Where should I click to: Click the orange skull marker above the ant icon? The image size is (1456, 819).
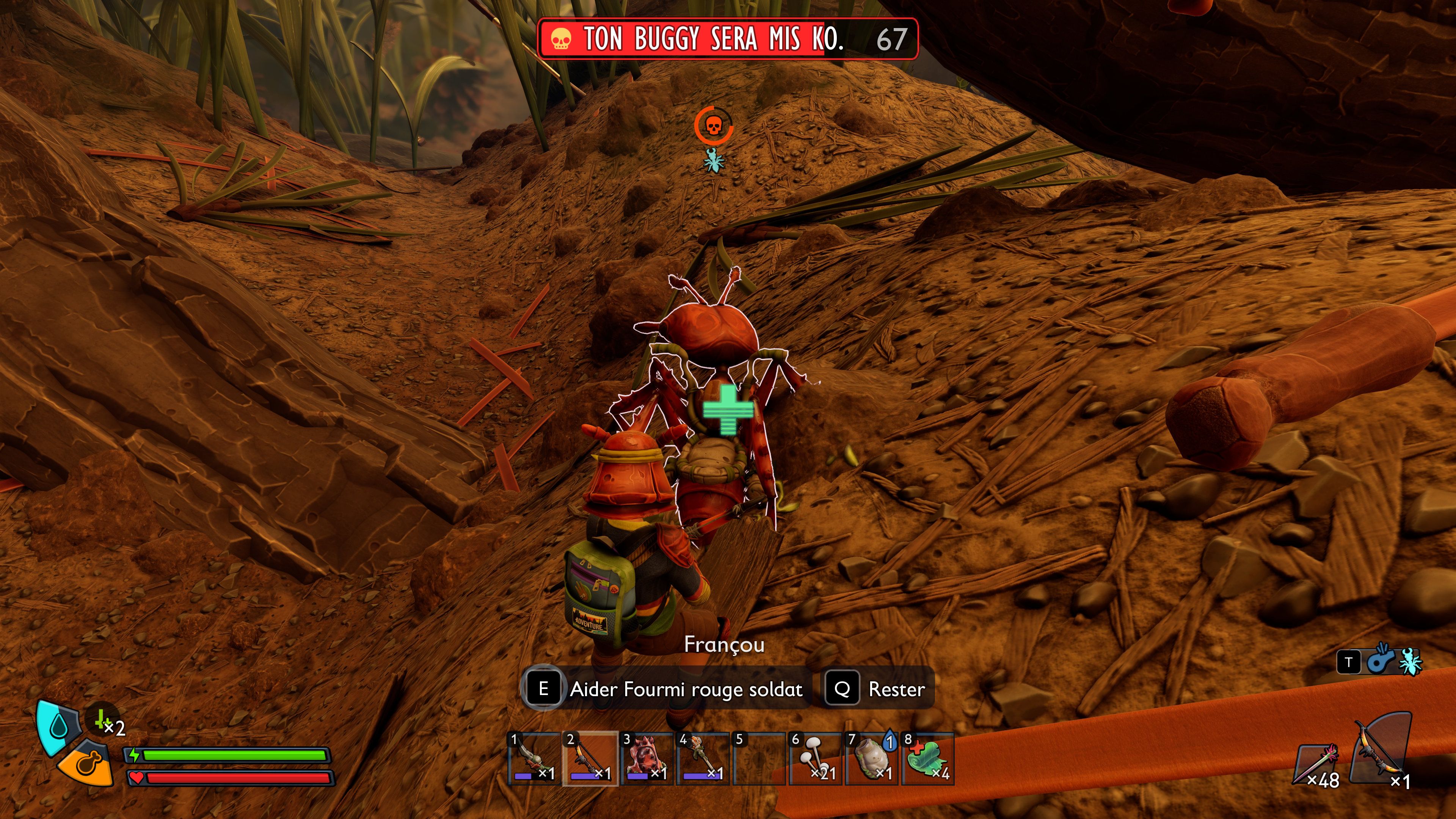714,126
